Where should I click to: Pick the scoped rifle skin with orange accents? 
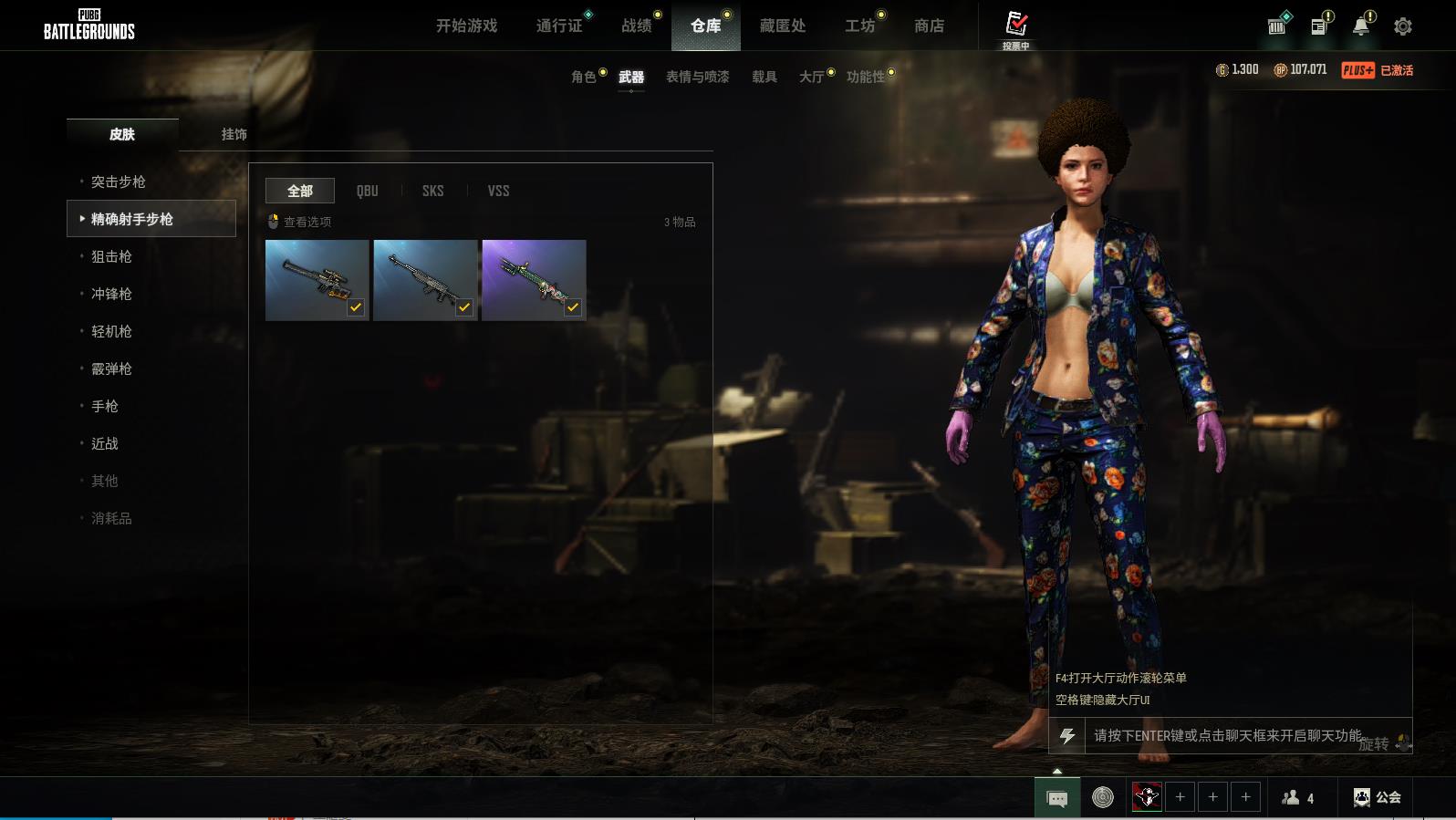317,280
